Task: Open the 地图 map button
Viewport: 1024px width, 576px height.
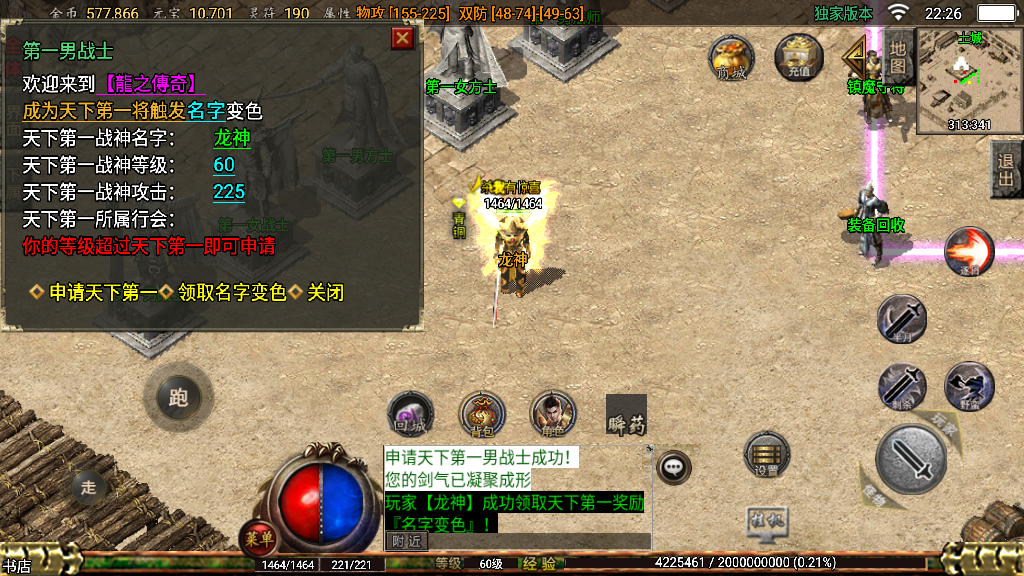Action: 898,55
